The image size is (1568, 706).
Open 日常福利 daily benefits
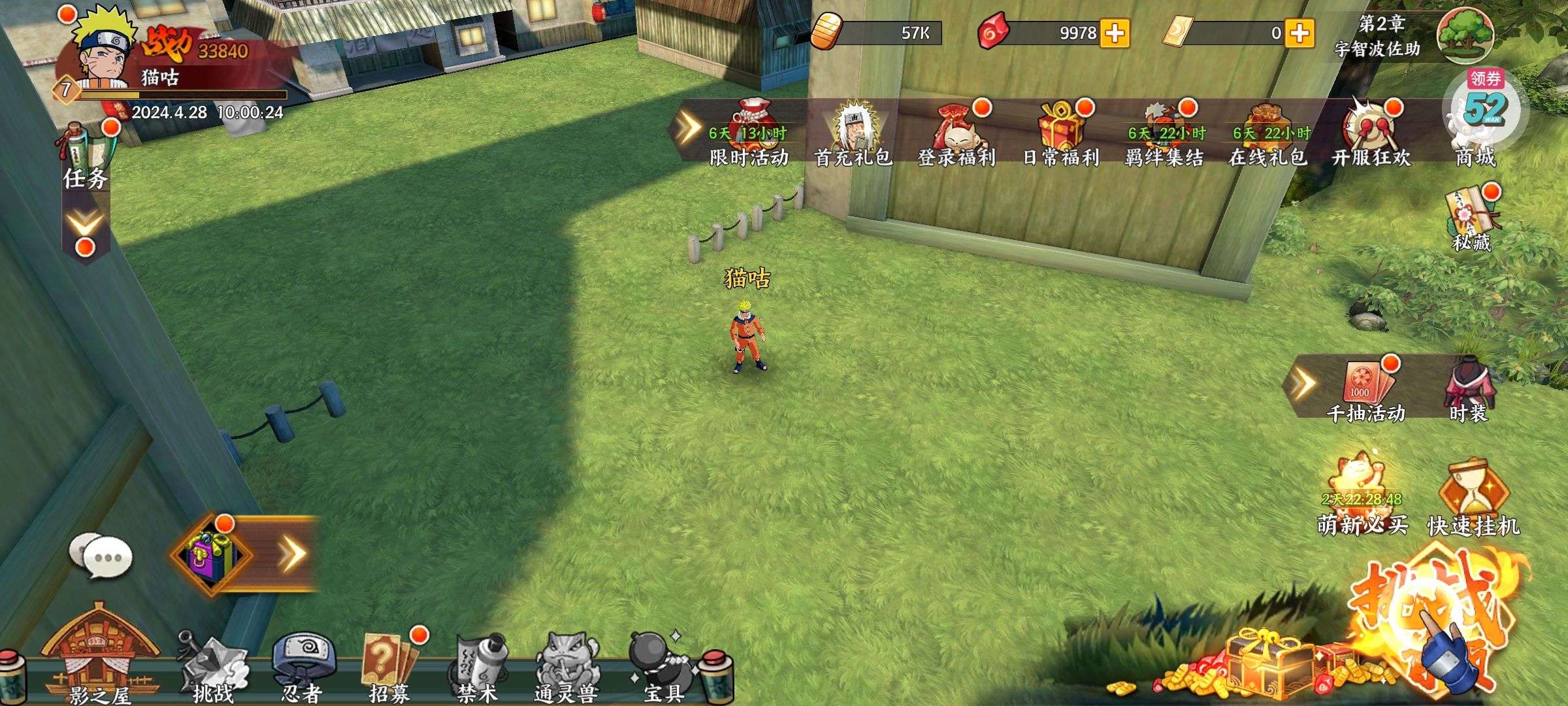(1060, 134)
